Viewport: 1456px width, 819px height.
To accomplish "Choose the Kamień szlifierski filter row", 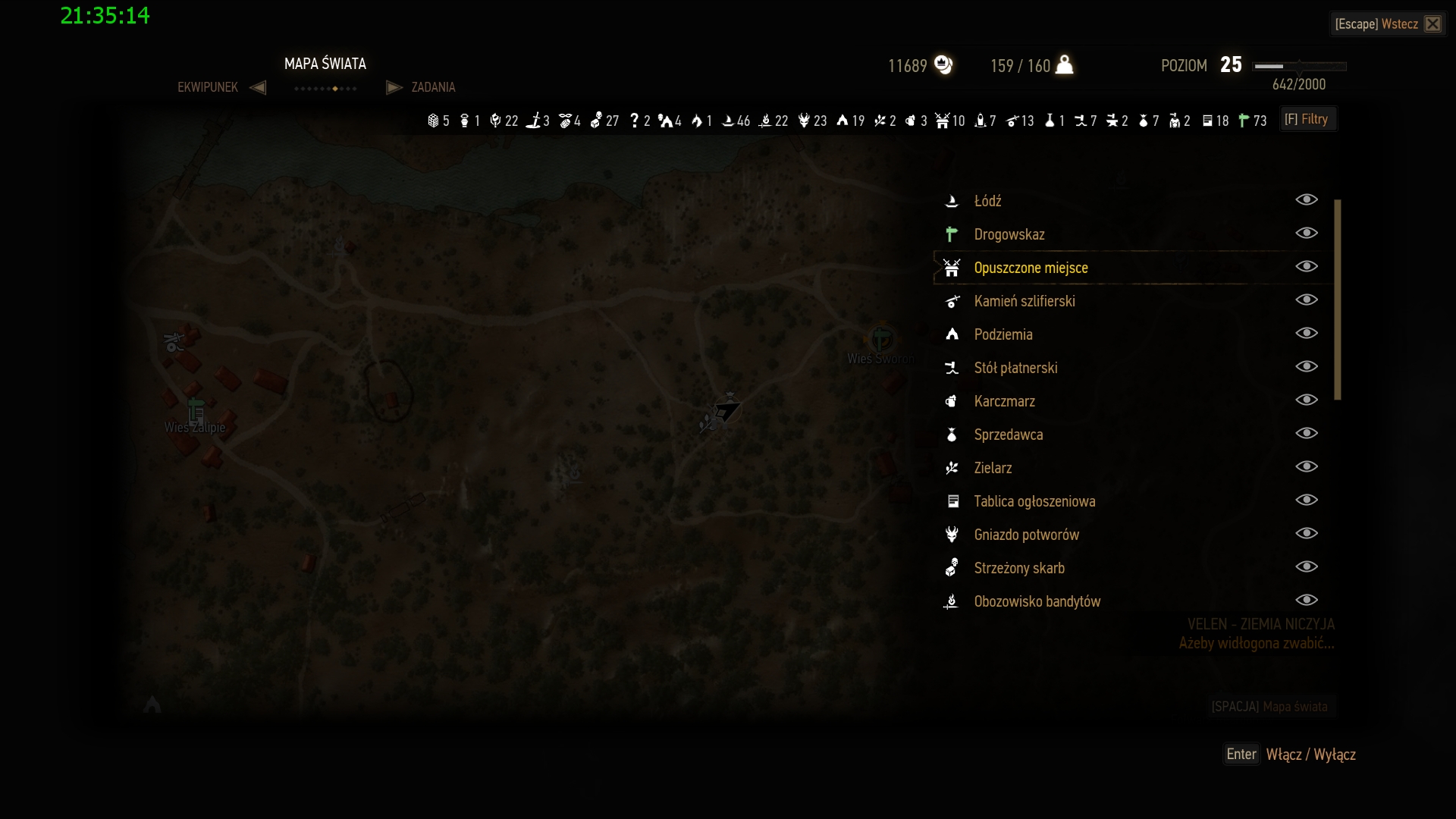I will pyautogui.click(x=1024, y=301).
